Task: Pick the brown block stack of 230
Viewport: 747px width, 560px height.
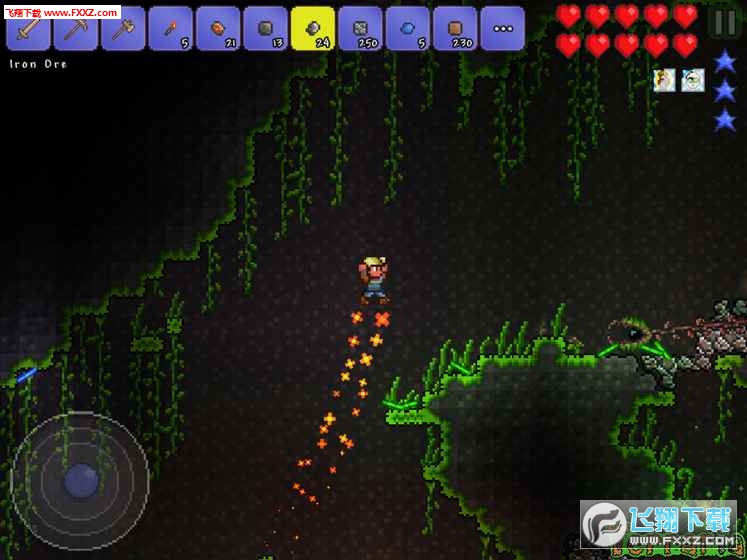Action: pos(455,28)
